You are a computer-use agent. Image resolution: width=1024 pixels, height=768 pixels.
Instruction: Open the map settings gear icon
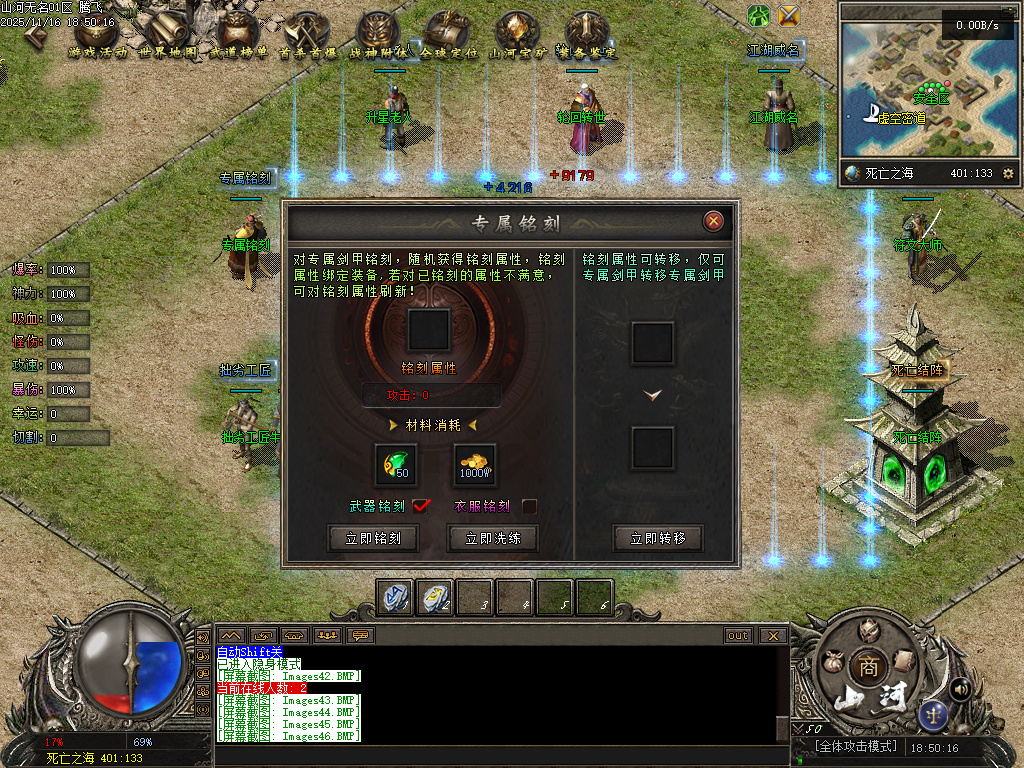(x=1008, y=173)
